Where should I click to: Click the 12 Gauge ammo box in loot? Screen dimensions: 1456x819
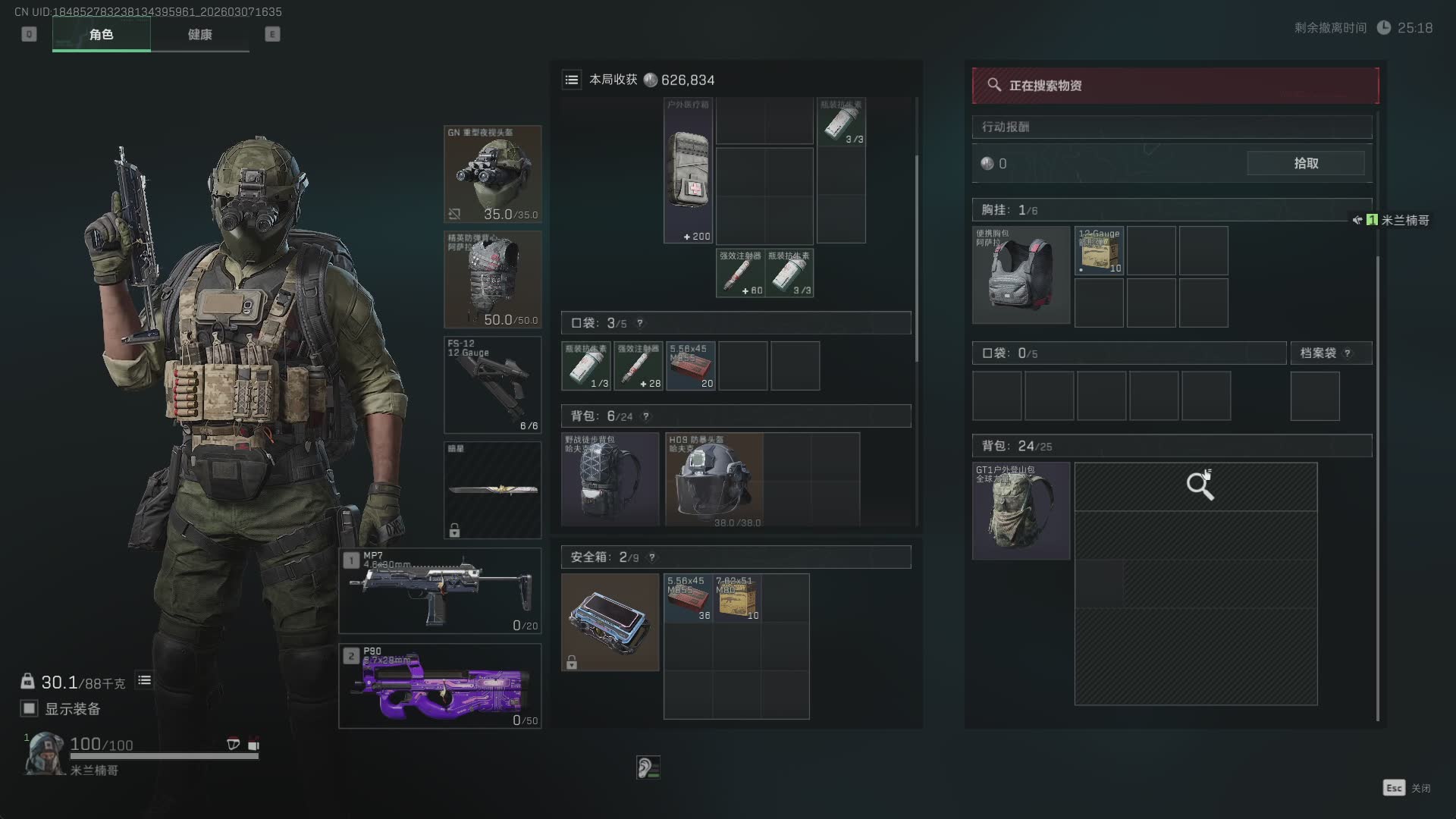(1099, 250)
